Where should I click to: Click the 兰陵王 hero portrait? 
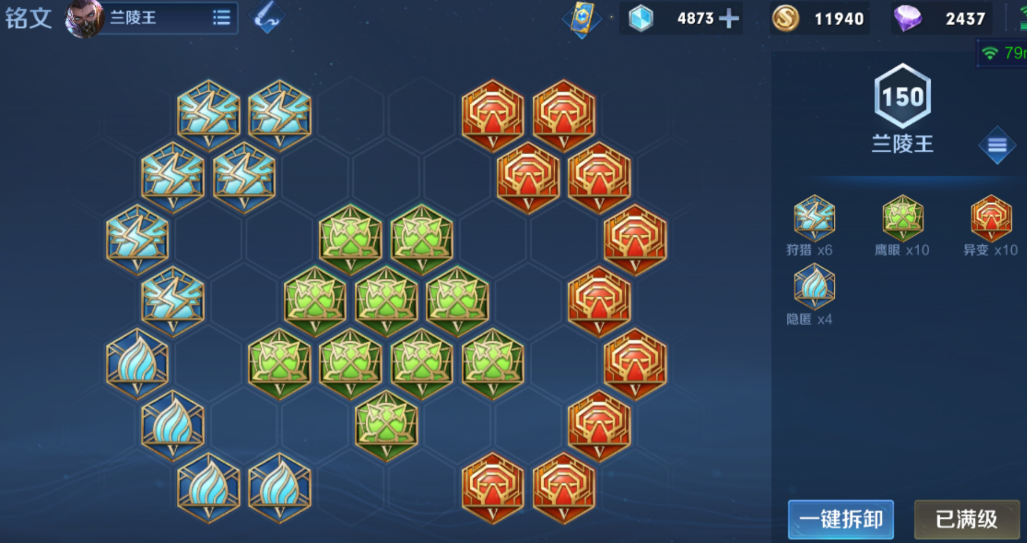point(85,19)
